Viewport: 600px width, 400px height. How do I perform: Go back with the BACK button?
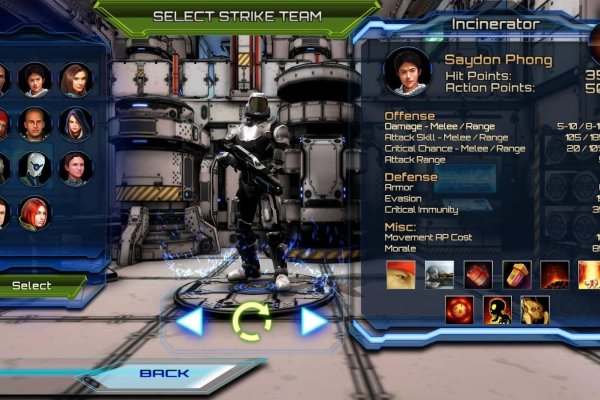point(165,374)
